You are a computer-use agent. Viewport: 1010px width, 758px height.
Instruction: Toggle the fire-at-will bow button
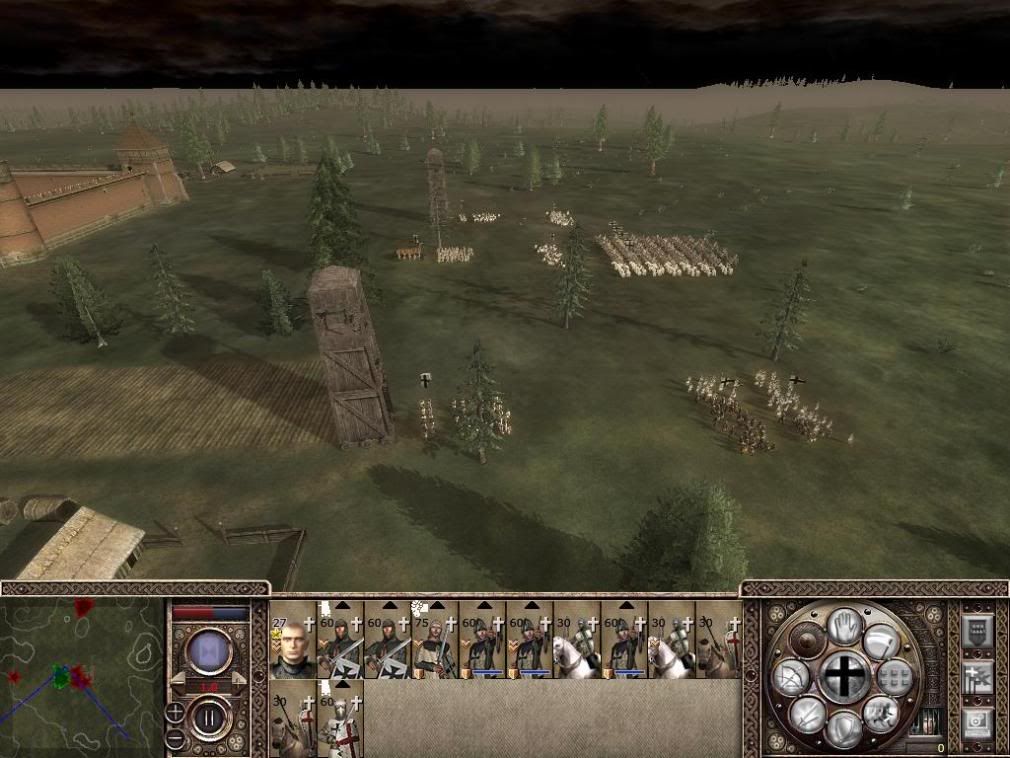[790, 678]
